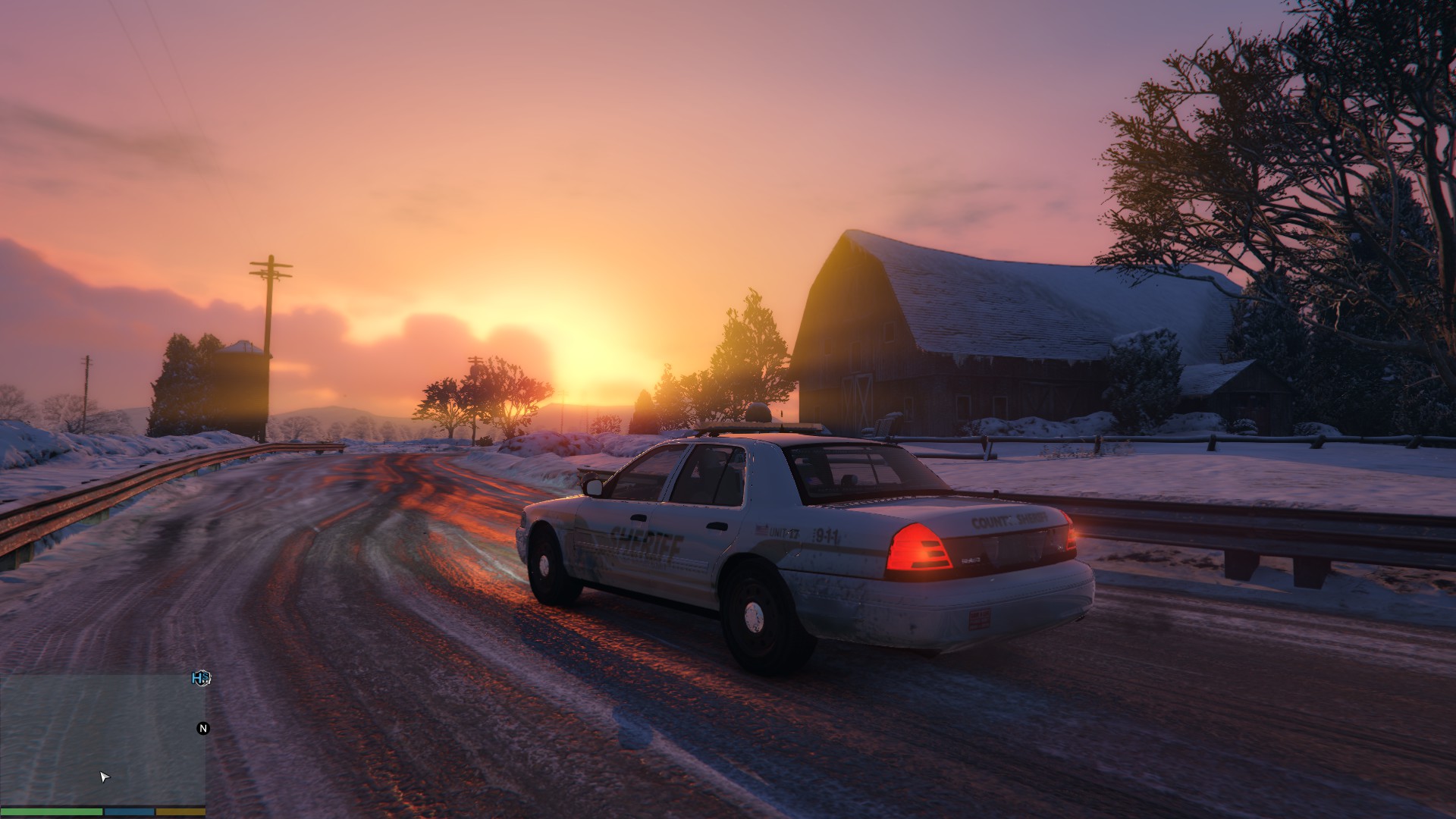The width and height of the screenshot is (1456, 819).
Task: Select the white player arrow on the minimap
Action: [x=105, y=777]
